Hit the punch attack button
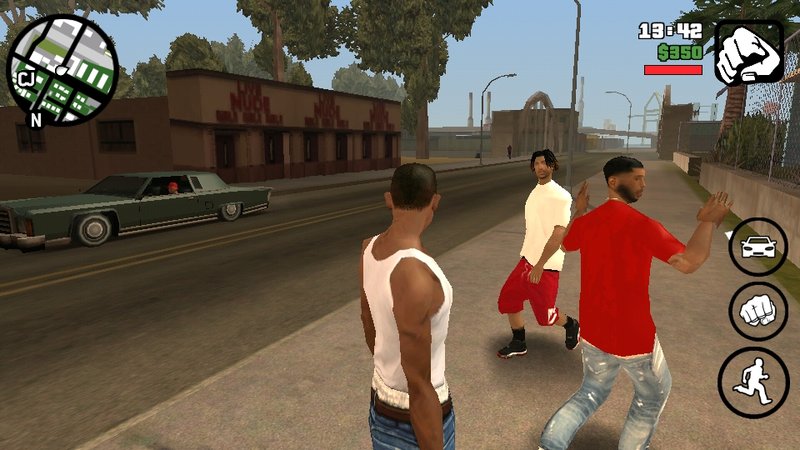This screenshot has height=450, width=800. point(757,311)
